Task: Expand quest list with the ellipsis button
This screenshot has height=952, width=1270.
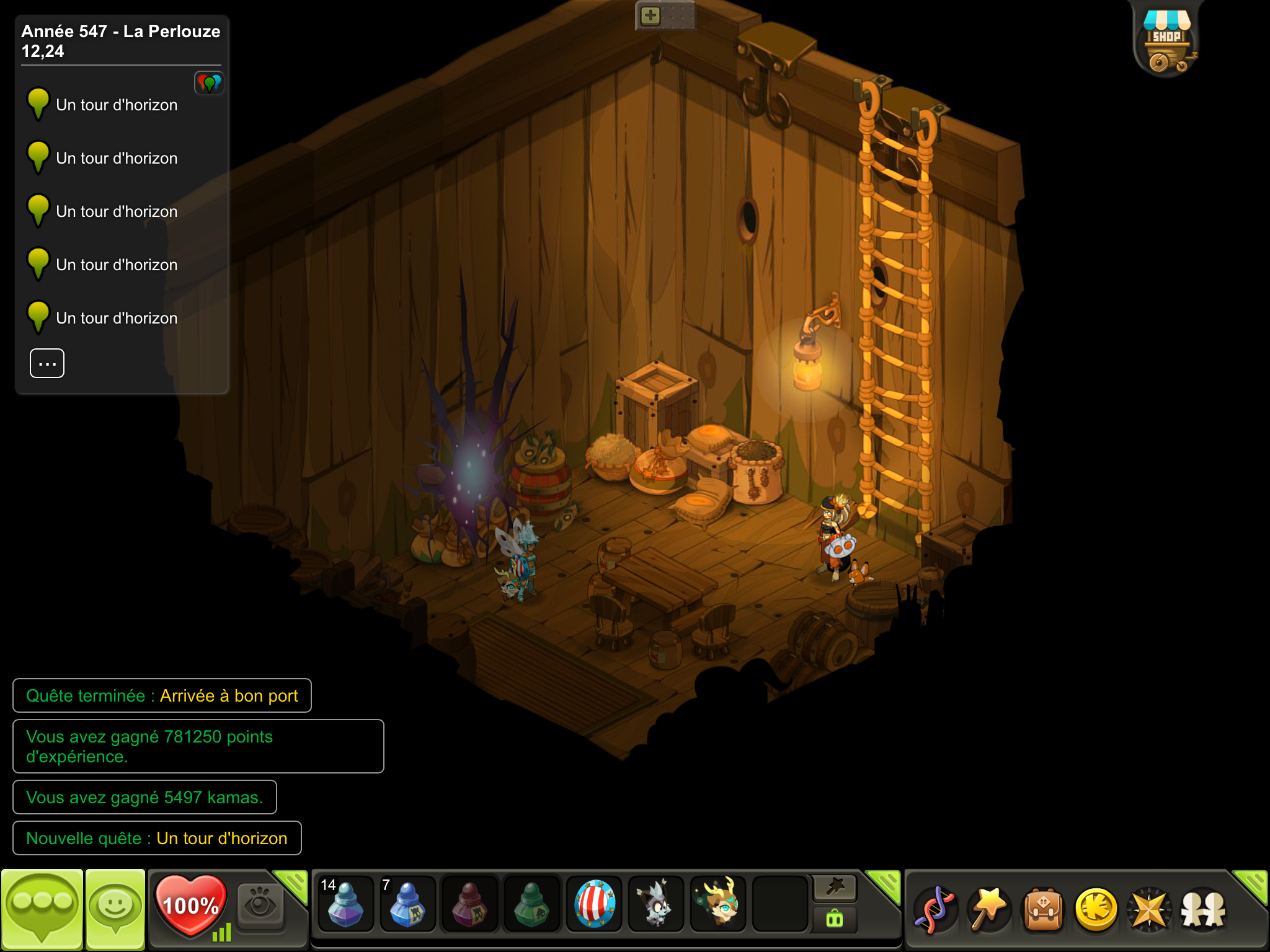Action: [x=47, y=363]
